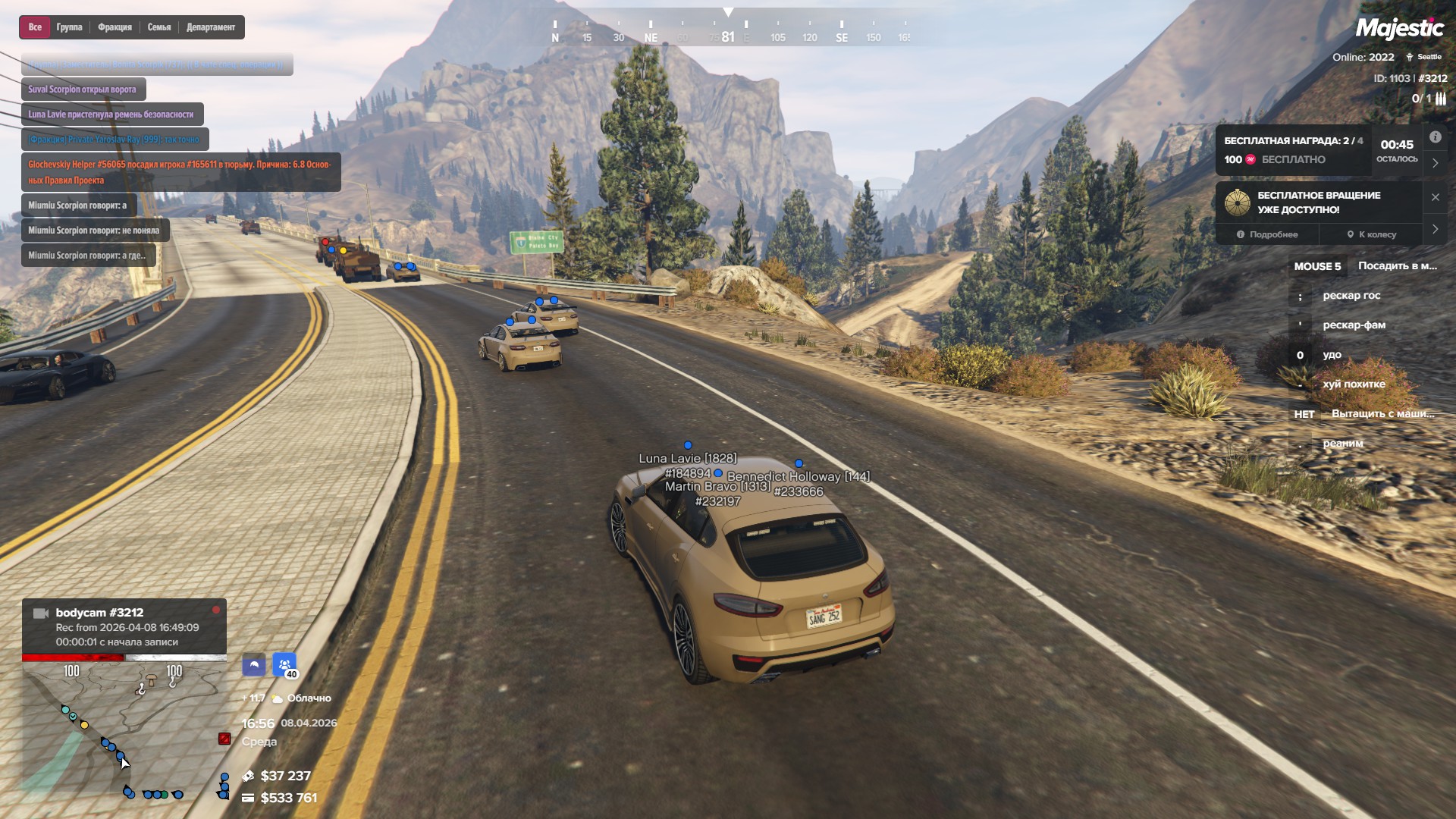Expand the free reward panel arrow
Image resolution: width=1456 pixels, height=819 pixels.
pos(1435,163)
